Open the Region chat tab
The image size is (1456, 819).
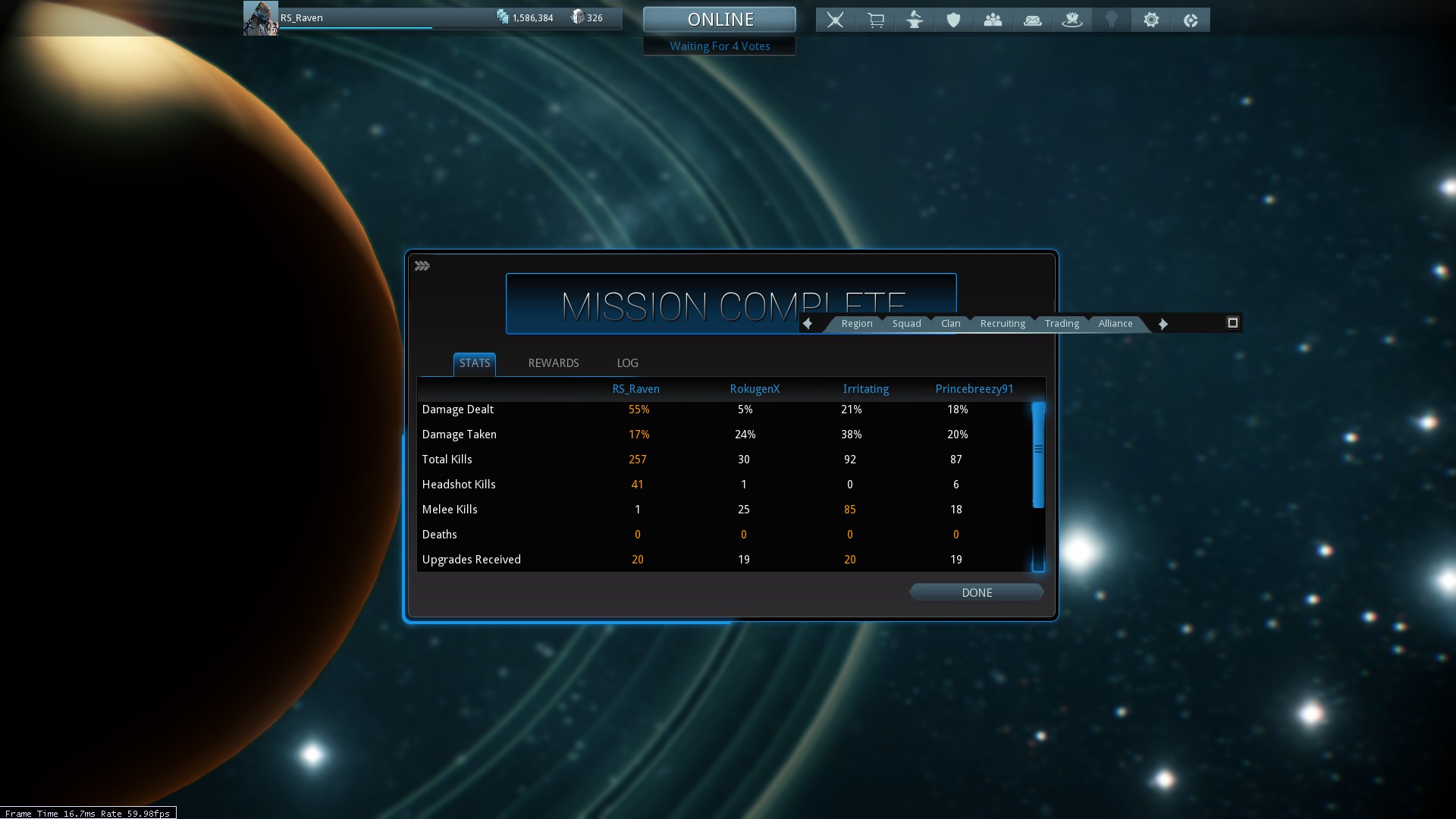pos(856,324)
